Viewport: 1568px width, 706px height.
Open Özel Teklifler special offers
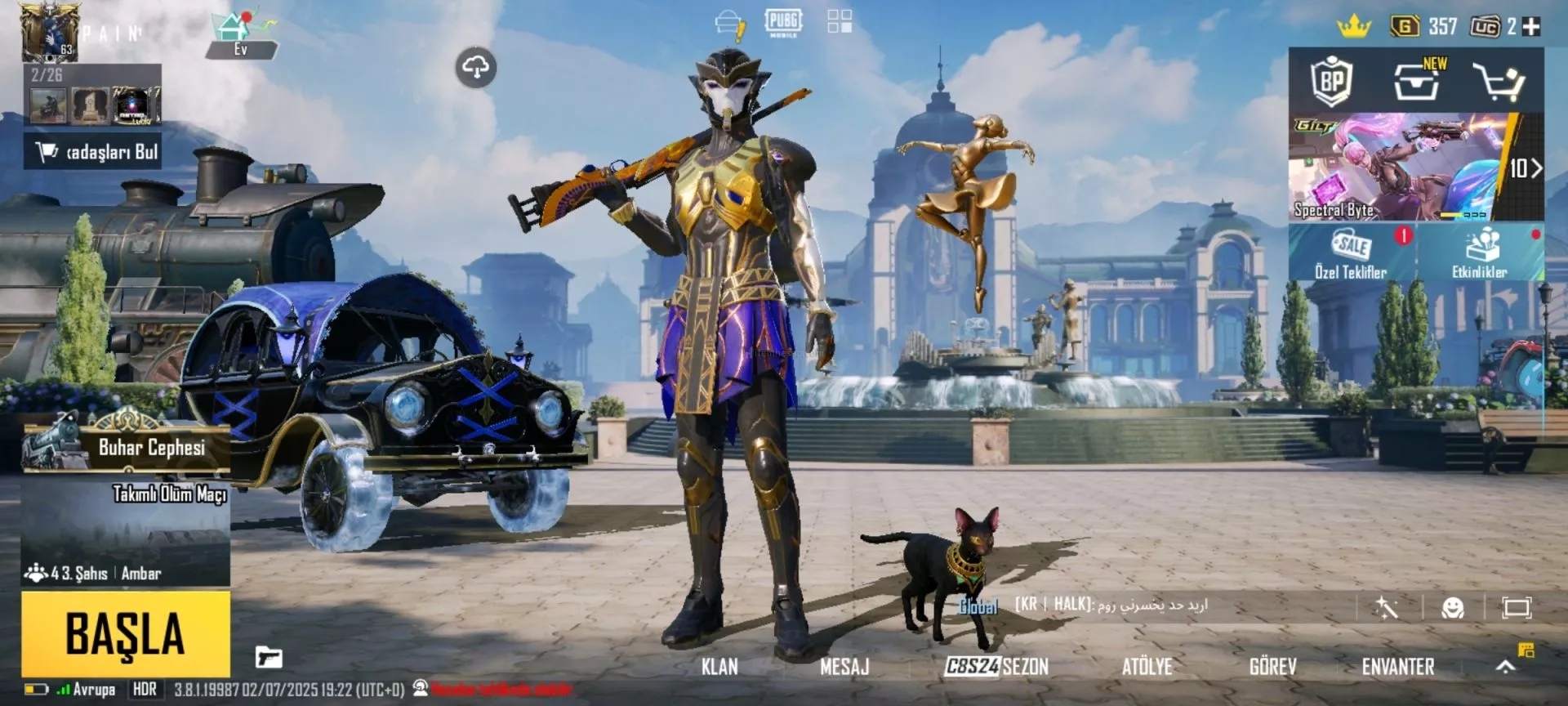1351,254
